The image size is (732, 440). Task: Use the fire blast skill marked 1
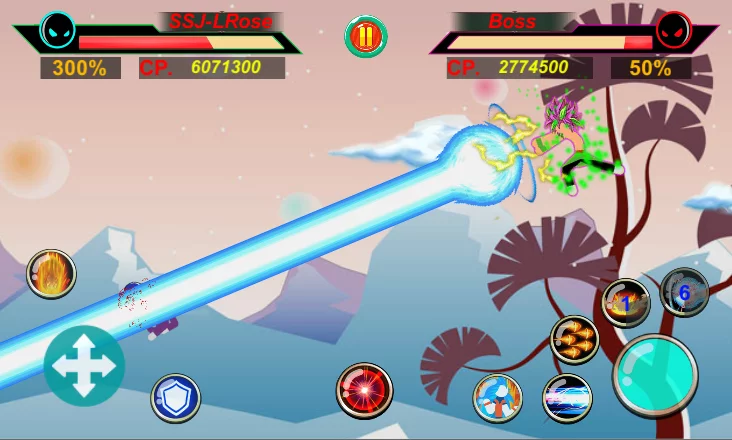(626, 303)
